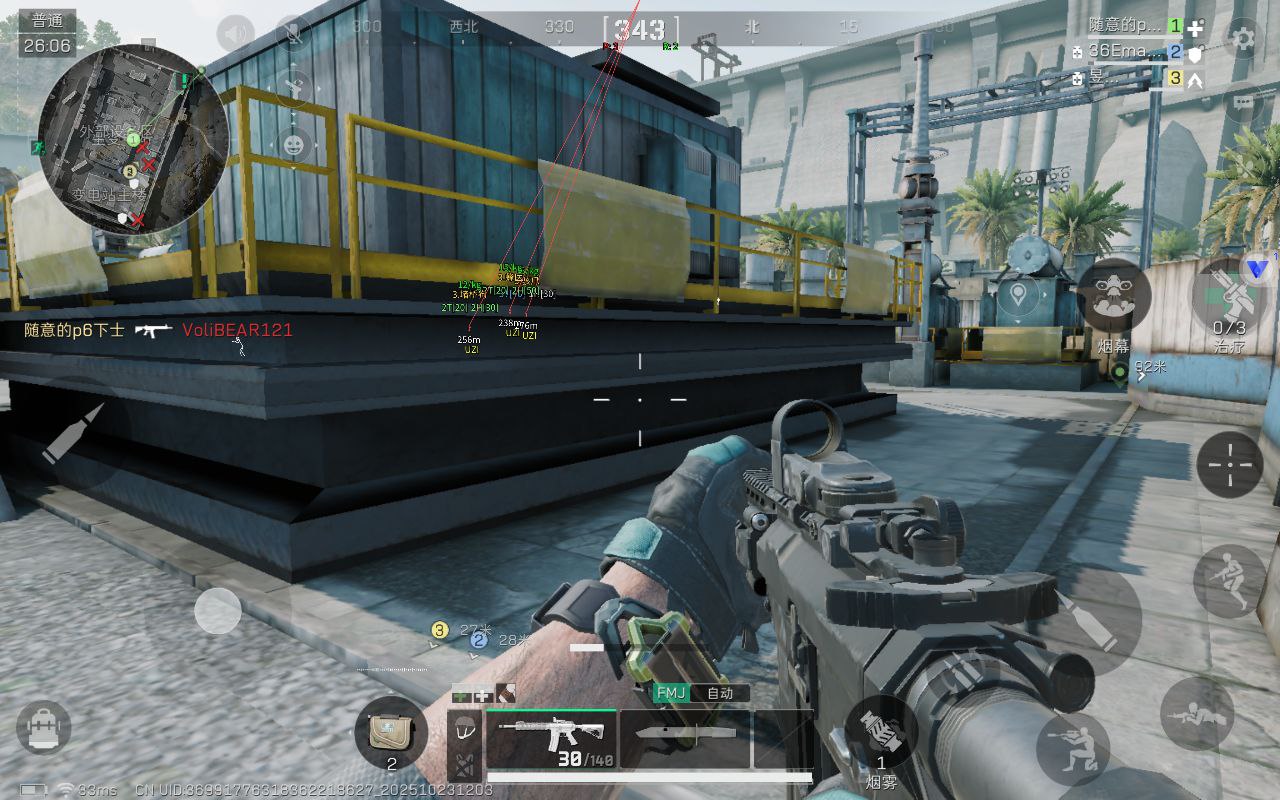Open the backpack inventory
Viewport: 1280px width, 800px height.
click(x=44, y=726)
